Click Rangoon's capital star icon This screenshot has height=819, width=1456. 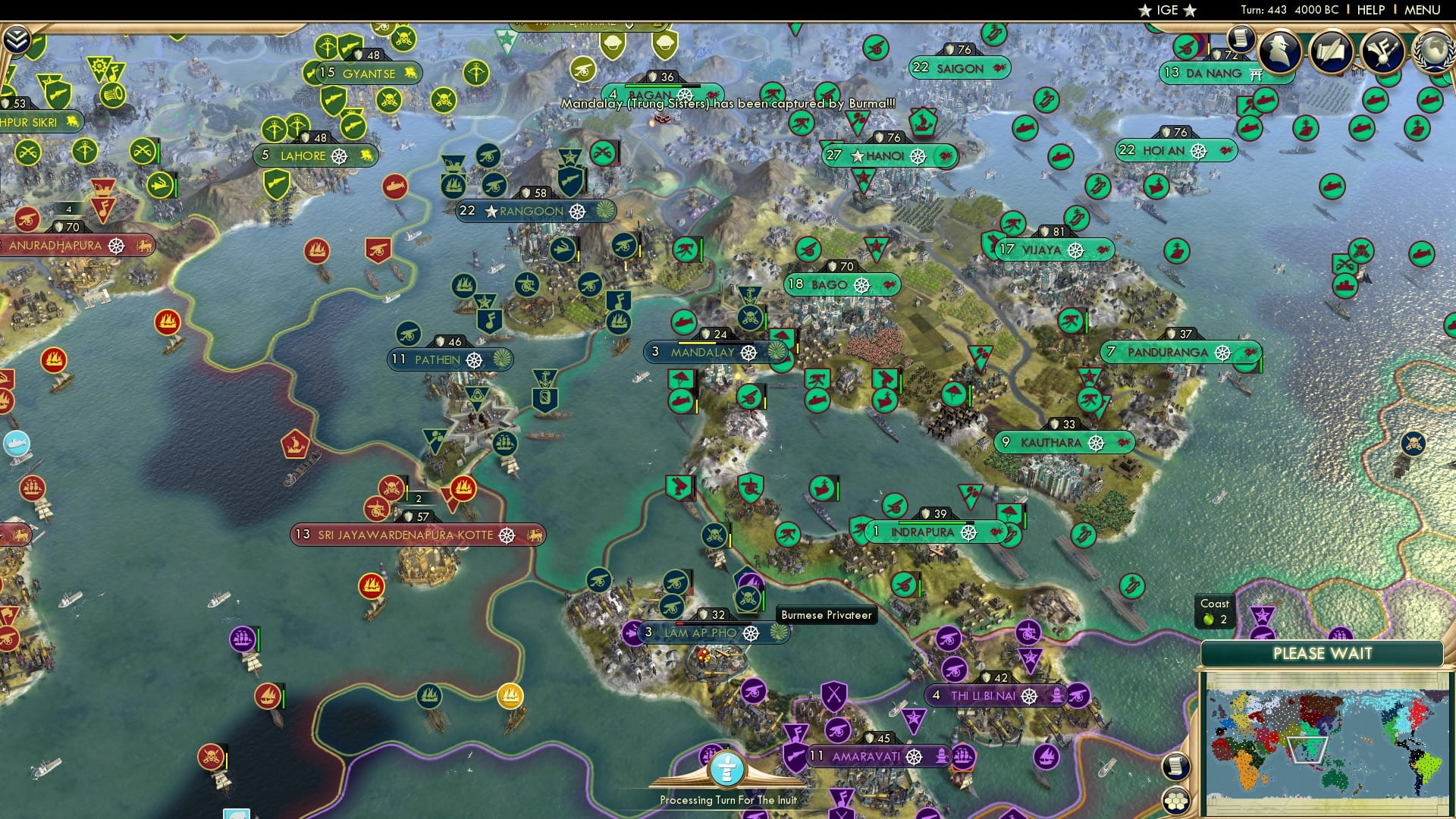(492, 211)
